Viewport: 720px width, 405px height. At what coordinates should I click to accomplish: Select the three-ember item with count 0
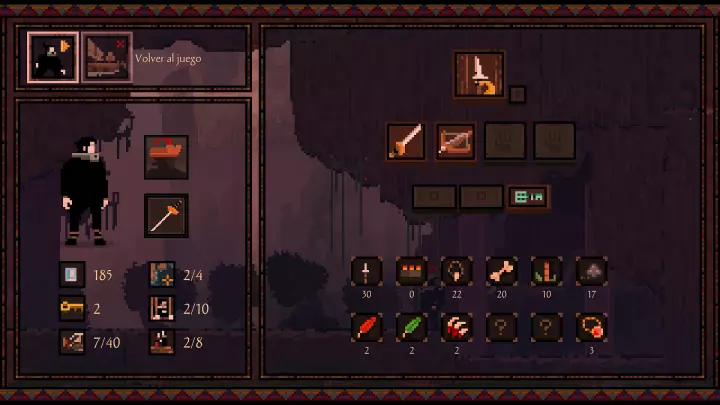coord(412,272)
